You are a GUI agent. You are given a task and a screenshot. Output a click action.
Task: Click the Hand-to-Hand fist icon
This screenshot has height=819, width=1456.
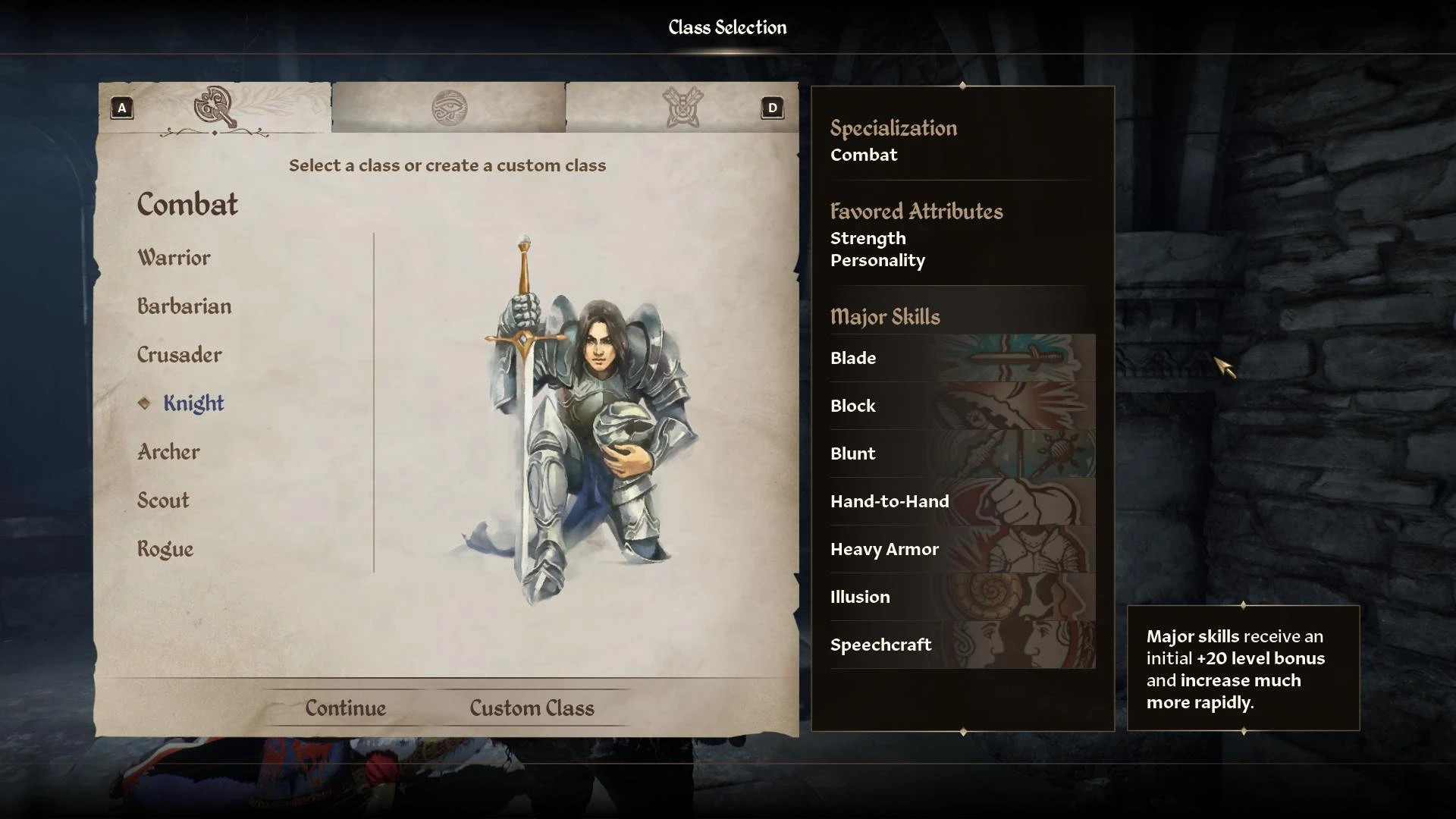(1024, 501)
